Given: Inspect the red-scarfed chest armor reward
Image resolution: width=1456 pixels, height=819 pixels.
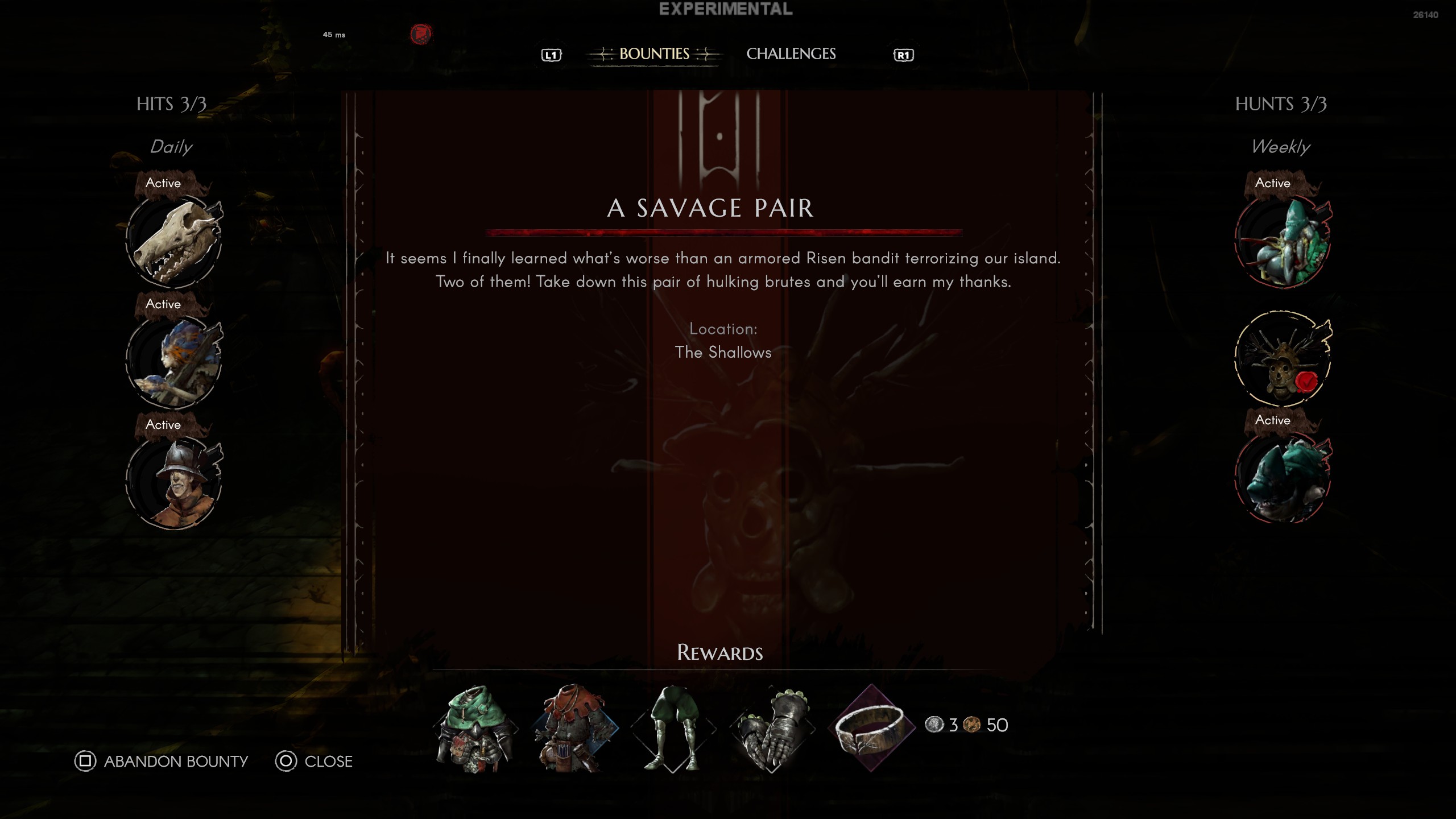Looking at the screenshot, I should click(x=574, y=728).
